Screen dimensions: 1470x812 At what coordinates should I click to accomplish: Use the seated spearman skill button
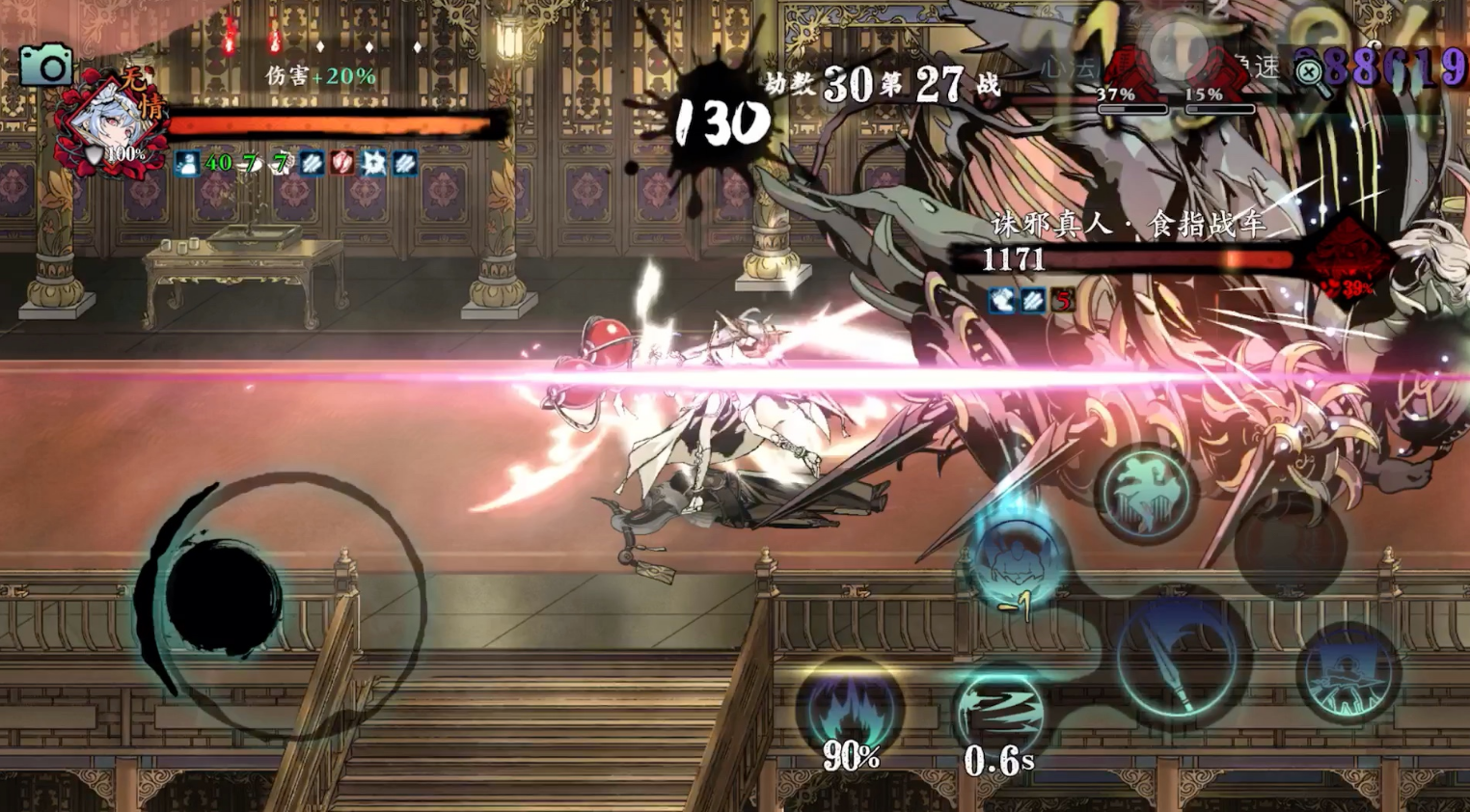coord(1347,673)
